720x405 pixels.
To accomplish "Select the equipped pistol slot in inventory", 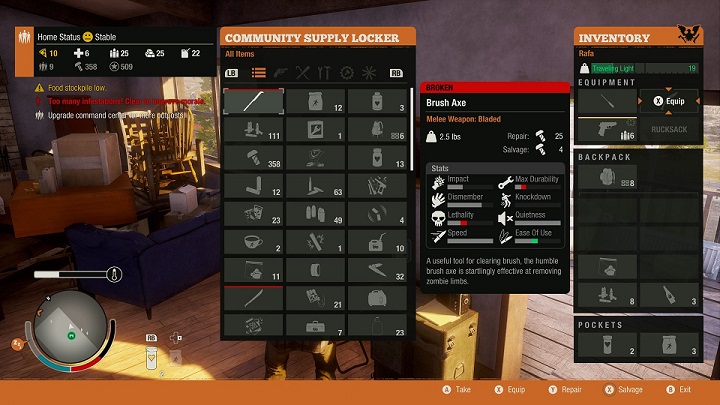I will (607, 129).
